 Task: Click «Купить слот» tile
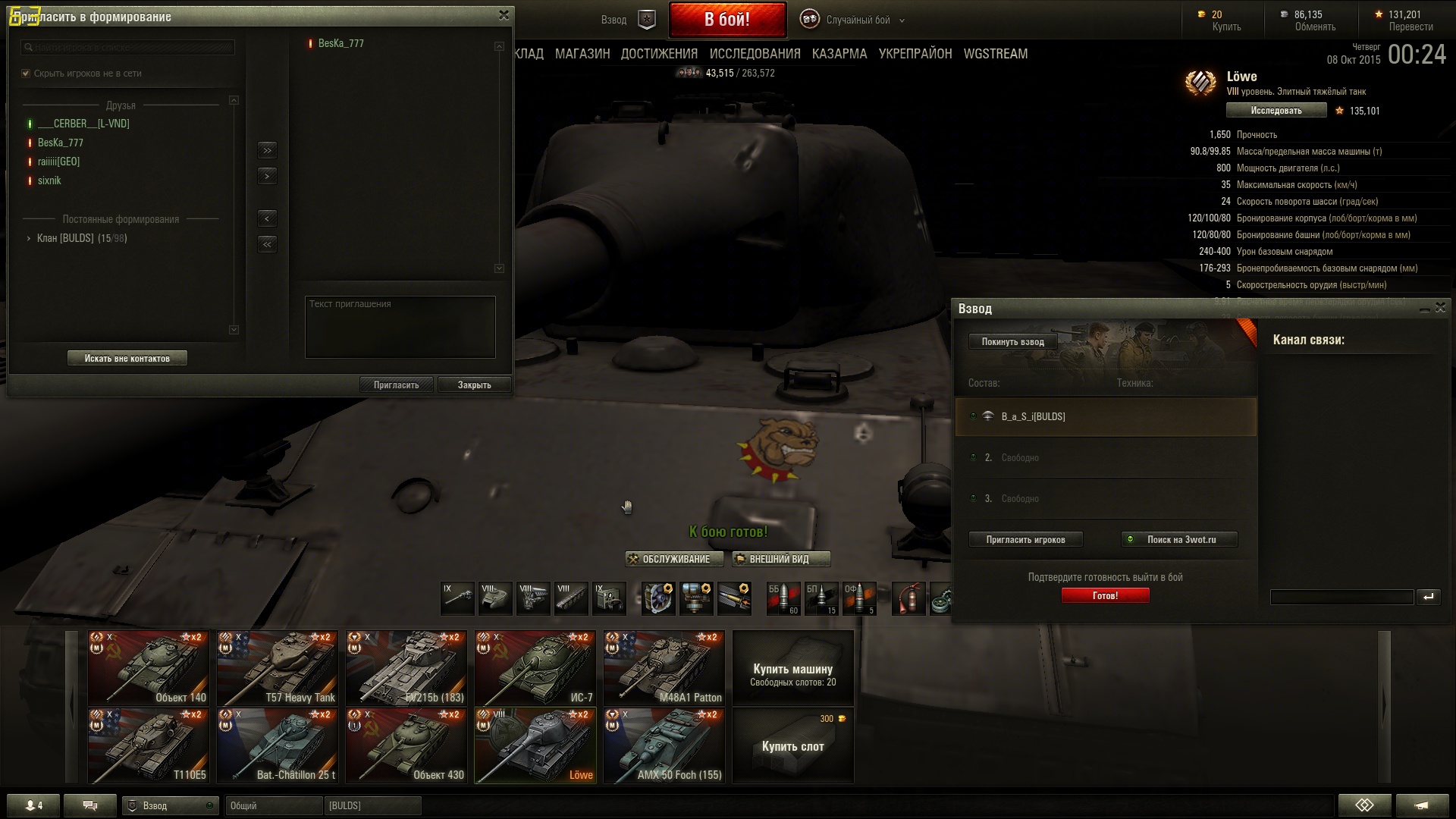click(792, 745)
